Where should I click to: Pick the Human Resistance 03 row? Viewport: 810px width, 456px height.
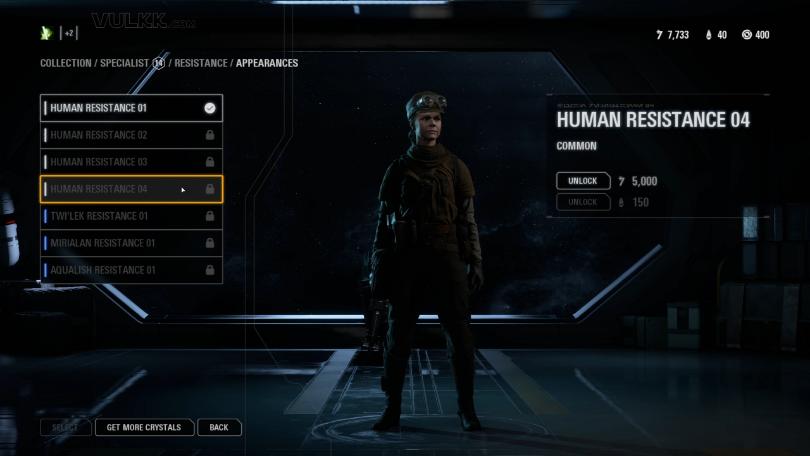click(x=130, y=162)
